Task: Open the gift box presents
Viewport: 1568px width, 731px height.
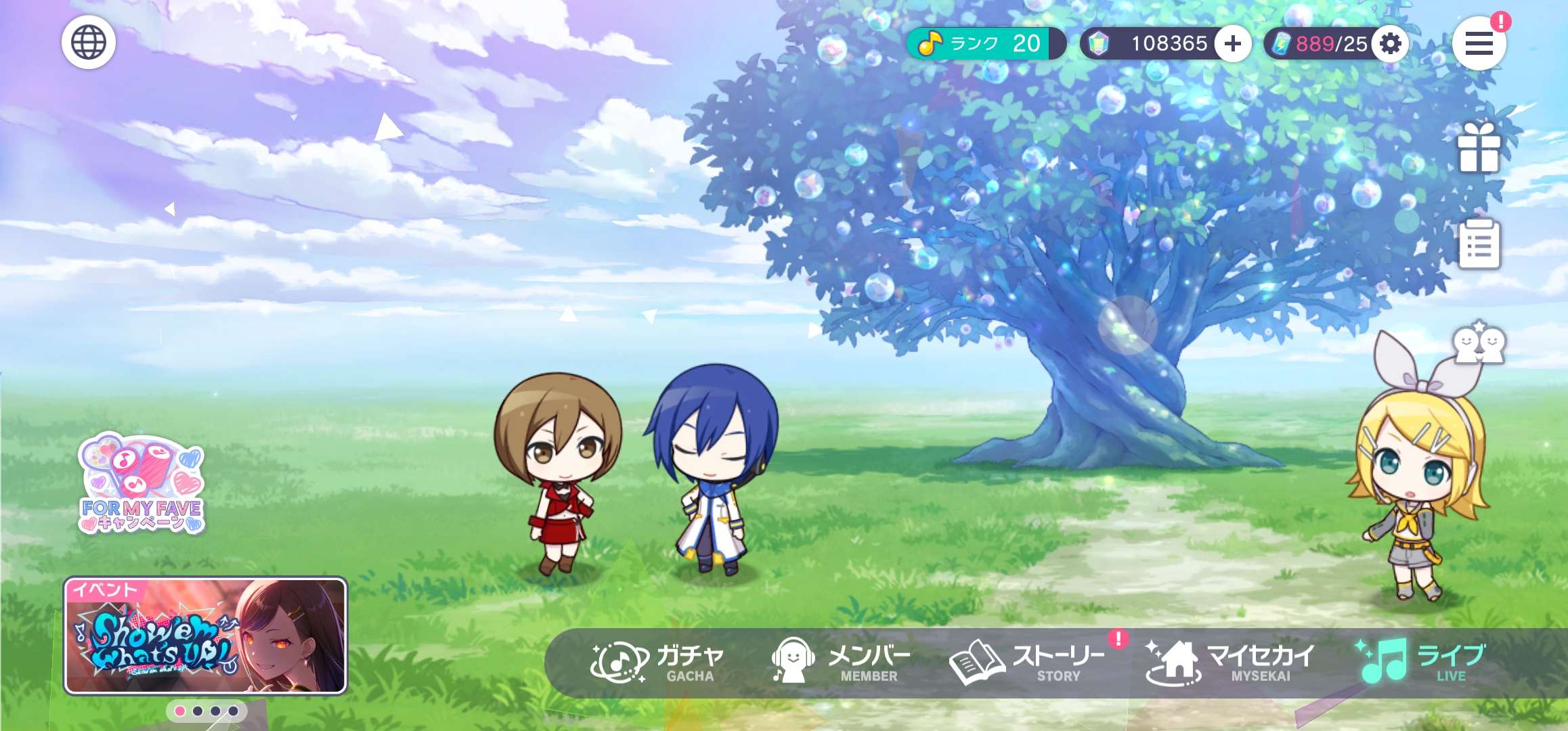Action: [x=1479, y=148]
